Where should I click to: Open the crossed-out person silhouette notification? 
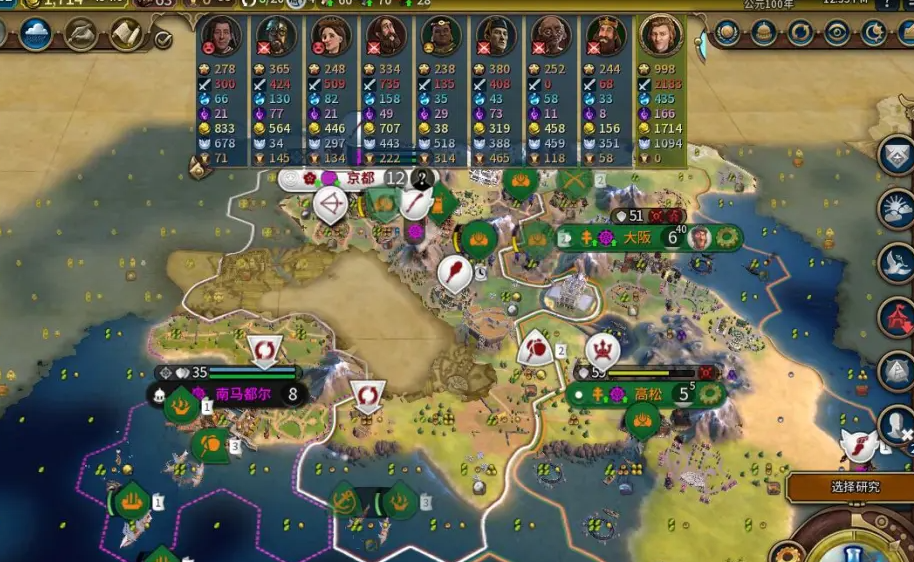(x=896, y=425)
